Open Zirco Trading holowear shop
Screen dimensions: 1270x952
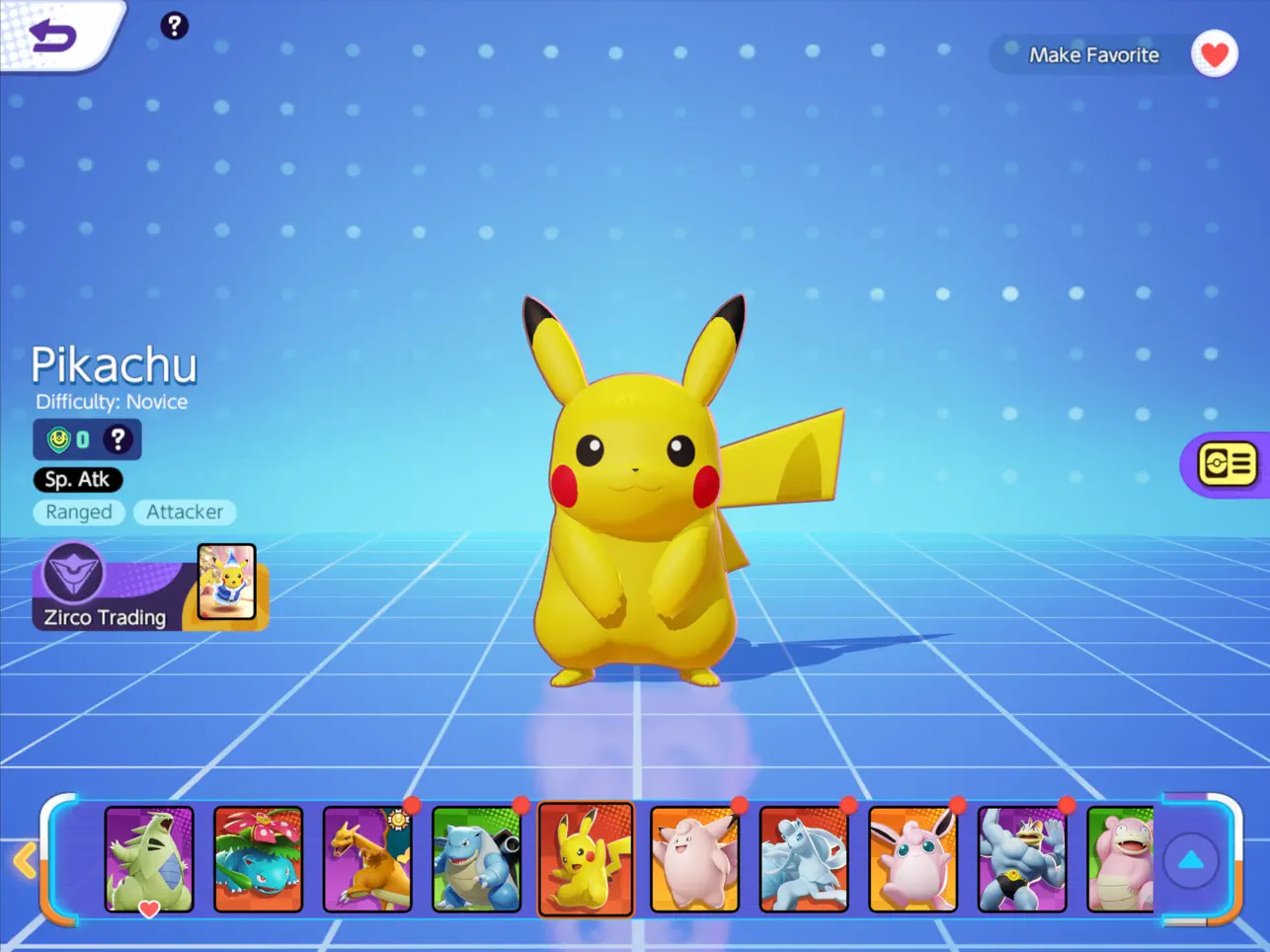coord(150,588)
